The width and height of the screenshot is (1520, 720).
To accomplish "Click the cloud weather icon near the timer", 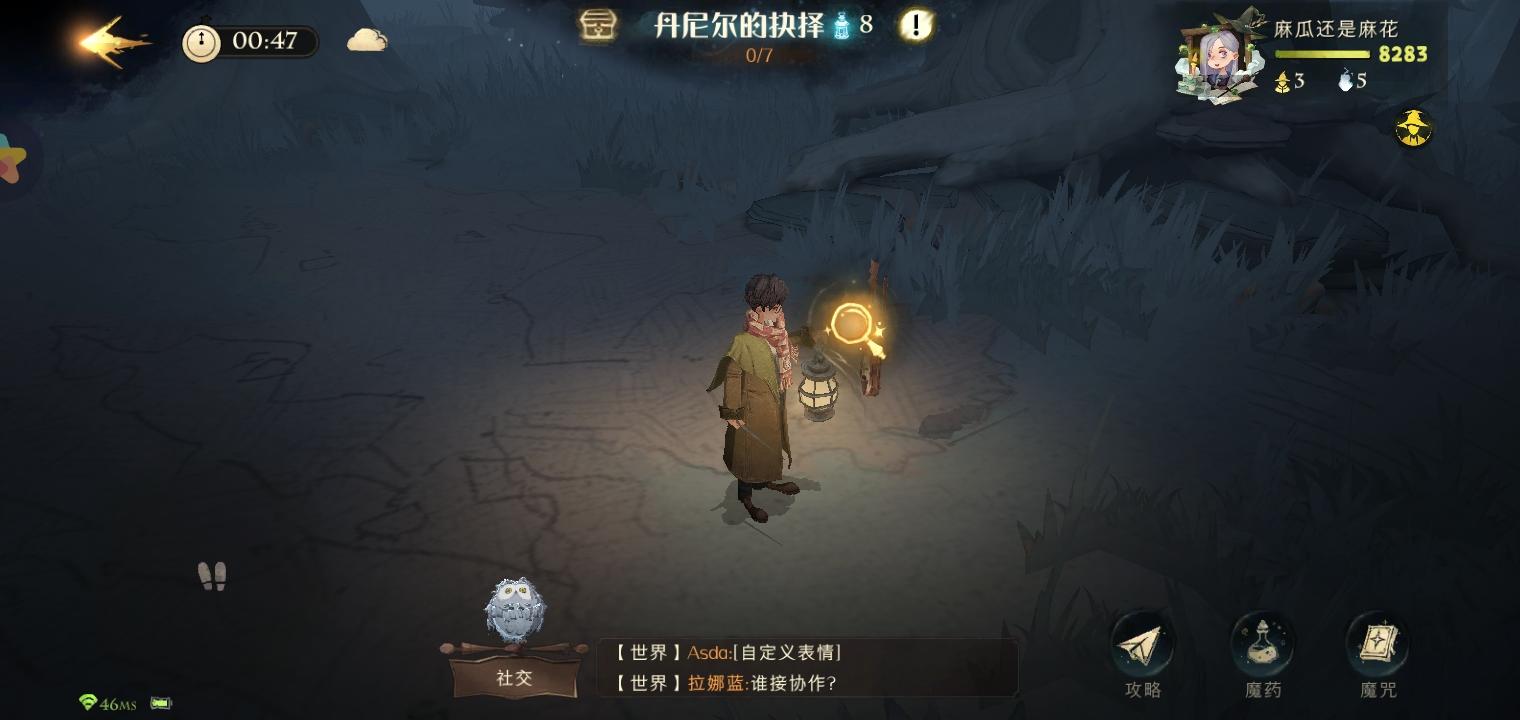I will (x=366, y=38).
